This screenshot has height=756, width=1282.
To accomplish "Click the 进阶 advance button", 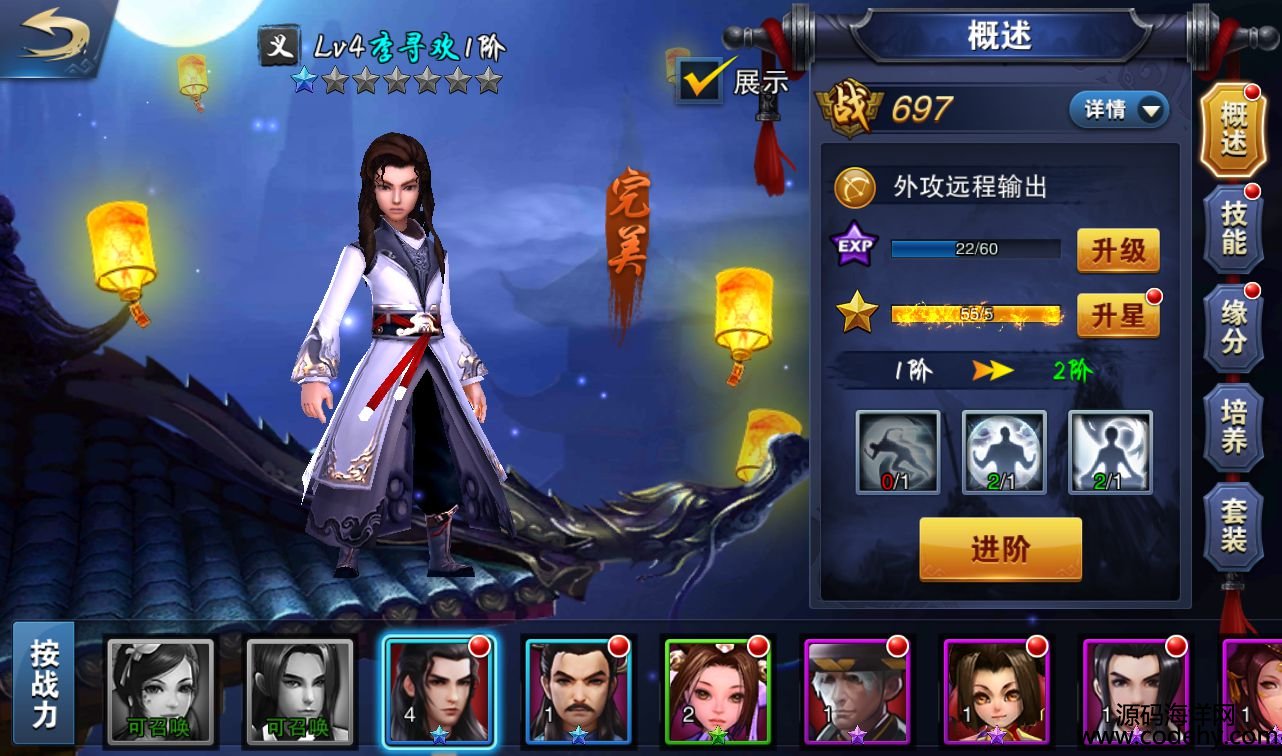I will pyautogui.click(x=1000, y=549).
